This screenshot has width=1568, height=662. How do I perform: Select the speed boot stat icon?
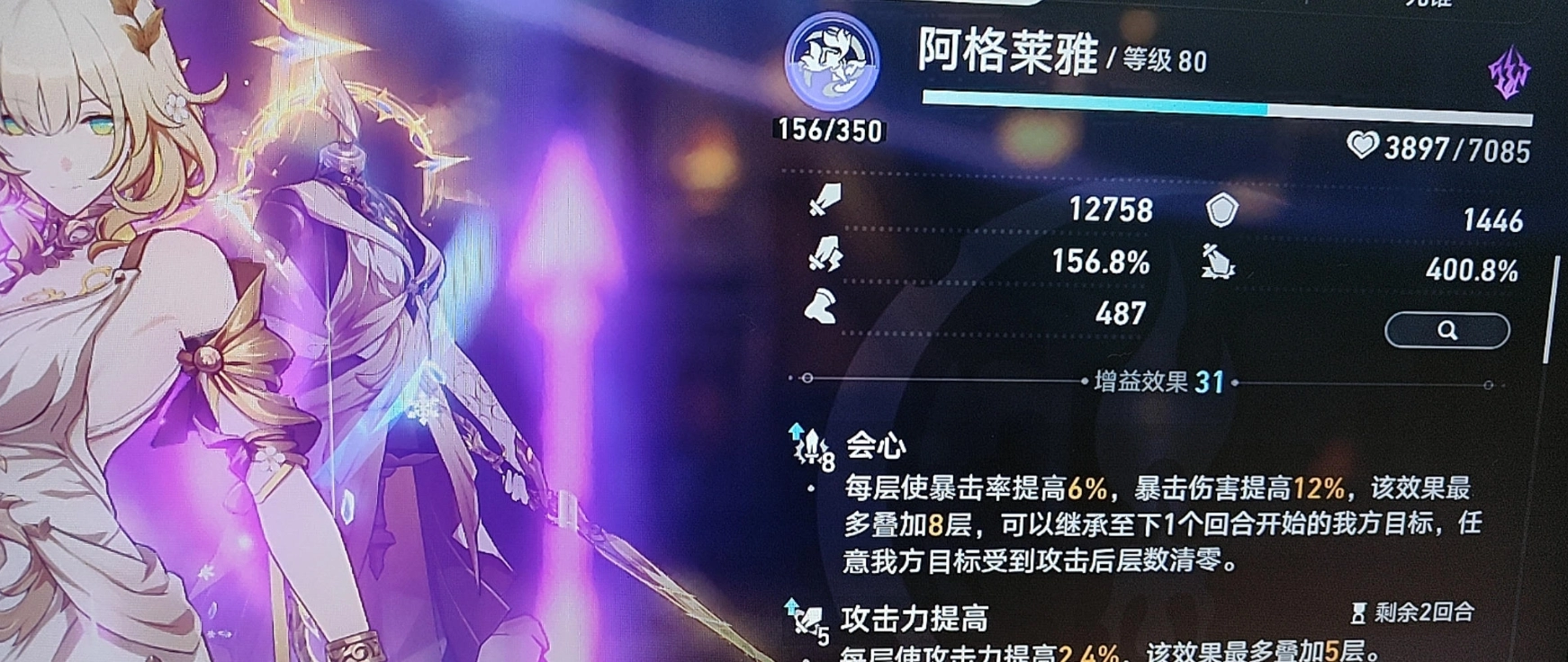point(821,309)
